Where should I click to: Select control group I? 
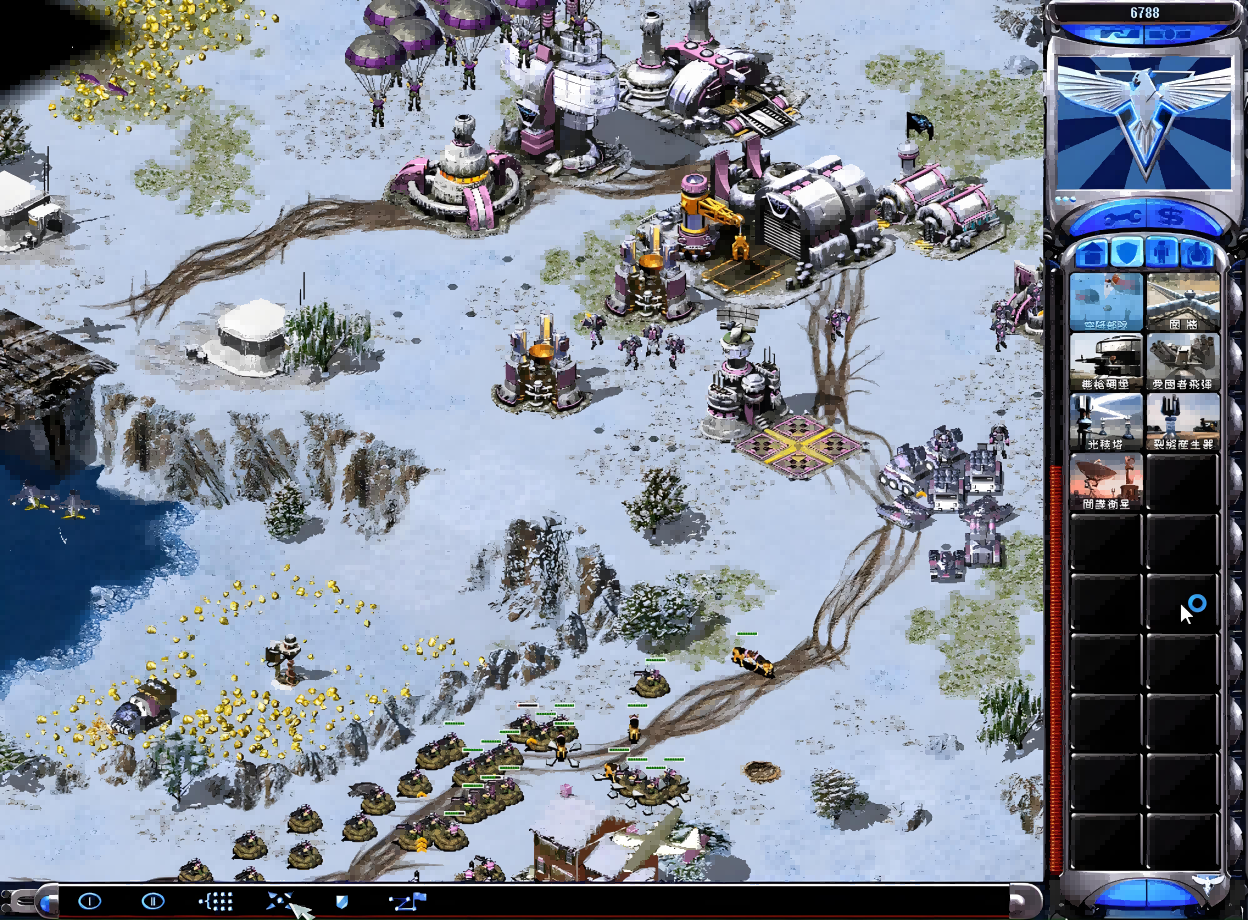click(89, 901)
